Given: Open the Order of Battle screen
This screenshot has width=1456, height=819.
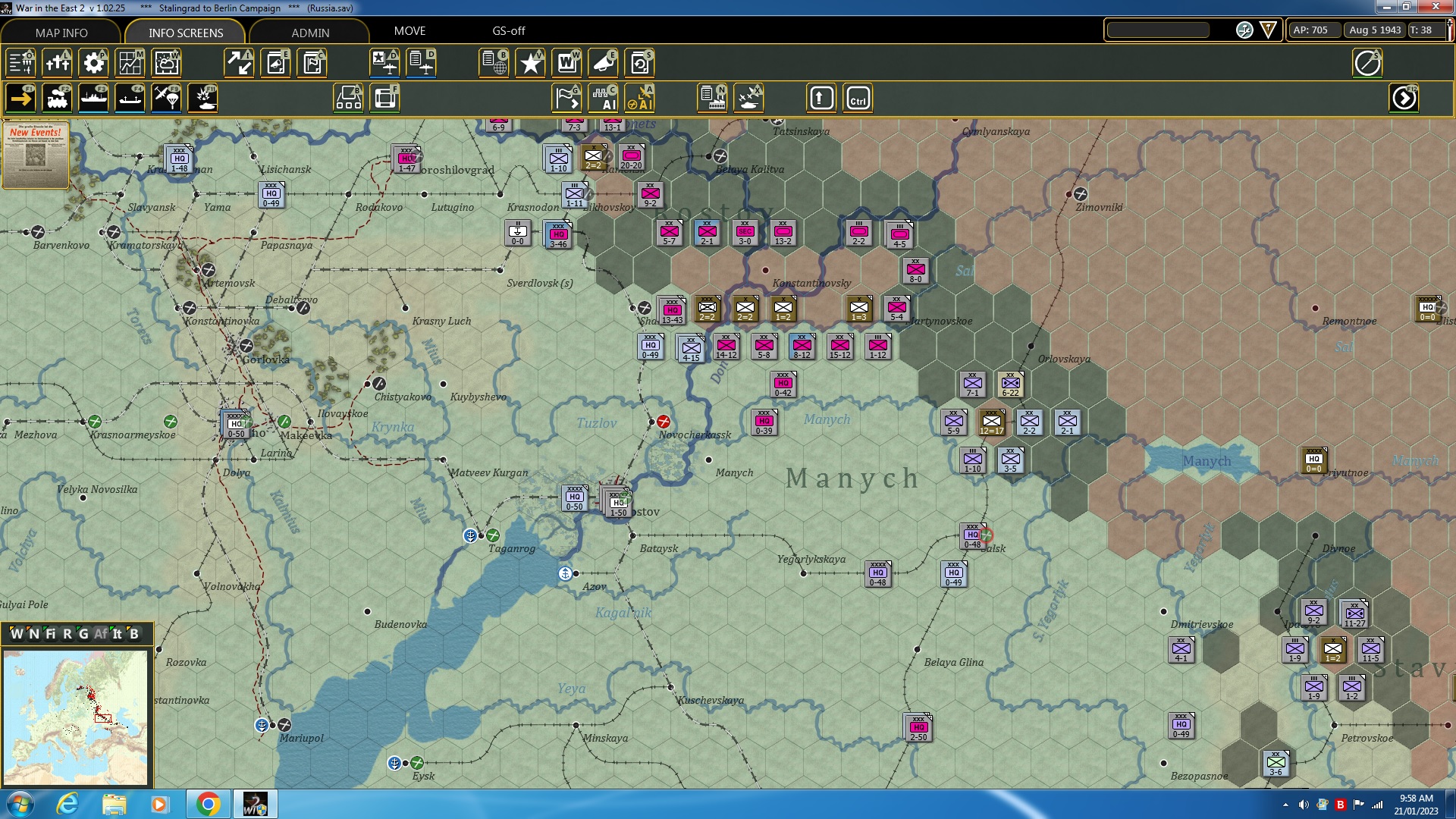Looking at the screenshot, I should [x=20, y=63].
